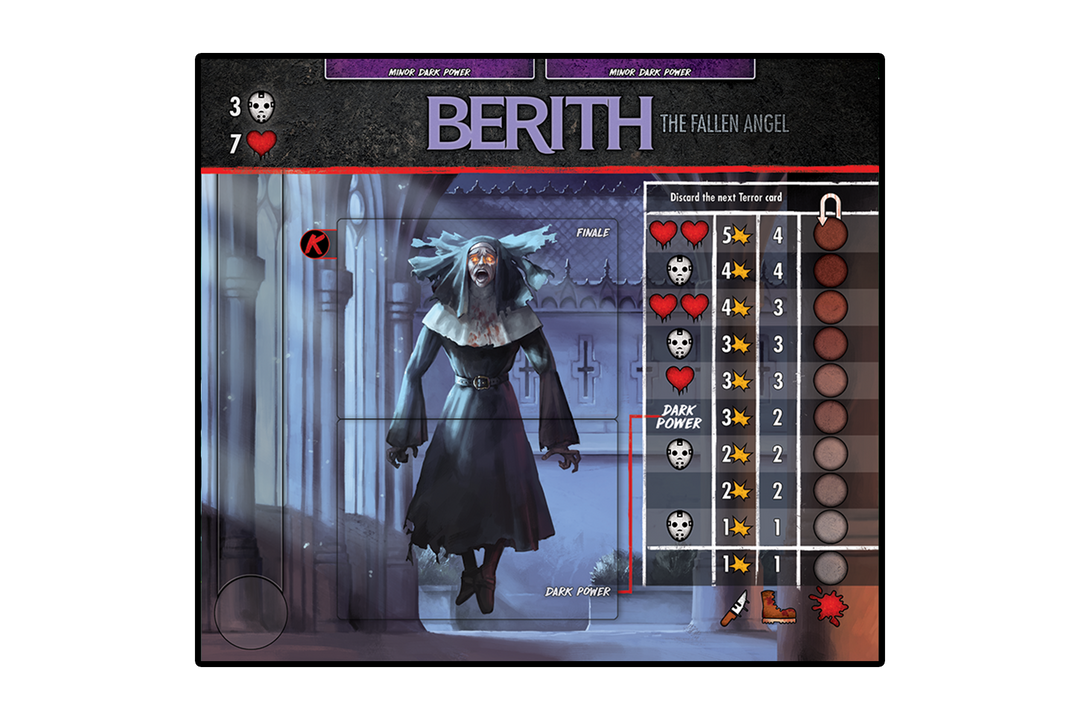This screenshot has width=1080, height=720.
Task: Click the red K killer icon
Action: (315, 243)
